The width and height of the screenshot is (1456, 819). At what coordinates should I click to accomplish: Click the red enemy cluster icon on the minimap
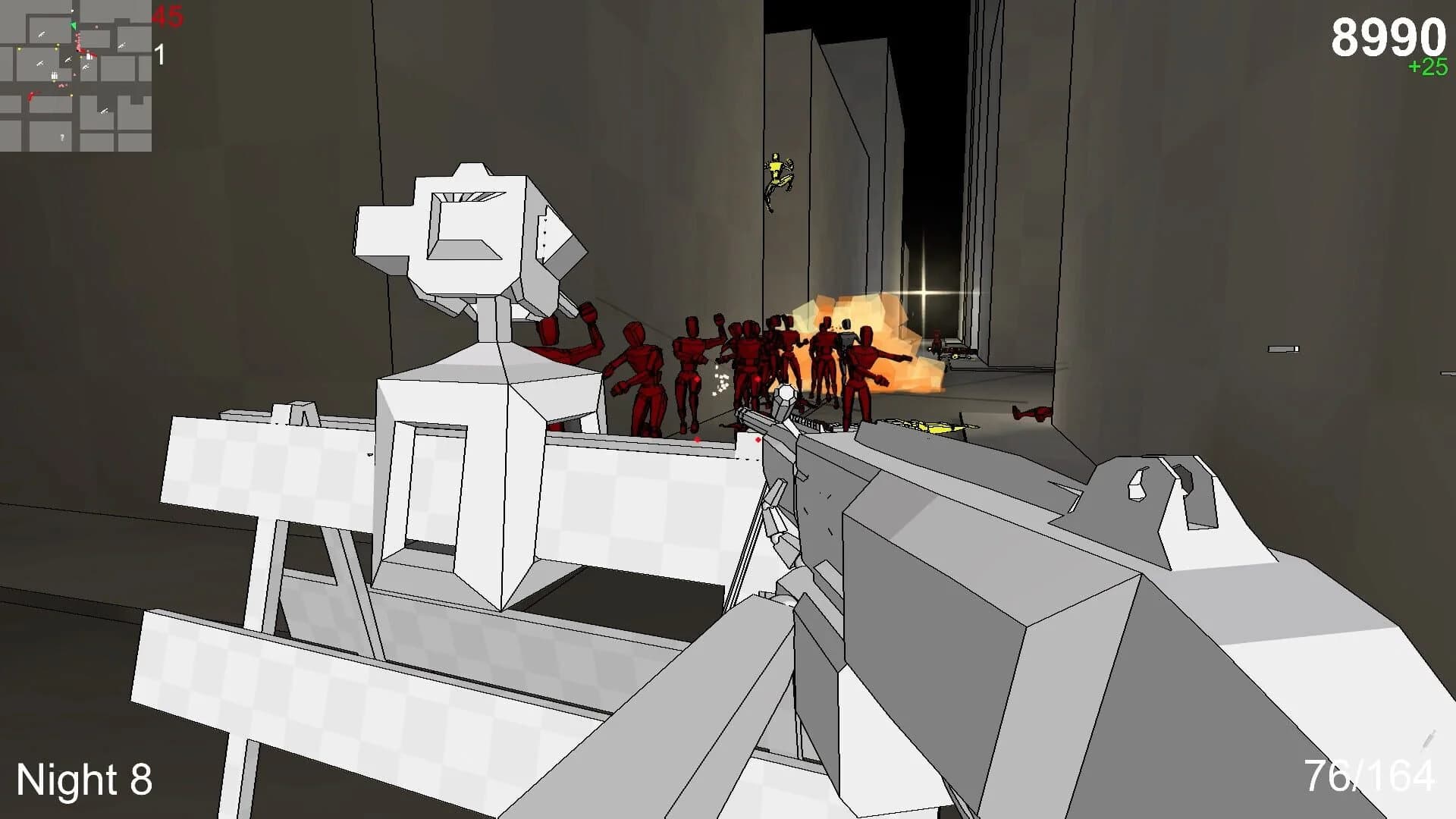[x=77, y=42]
